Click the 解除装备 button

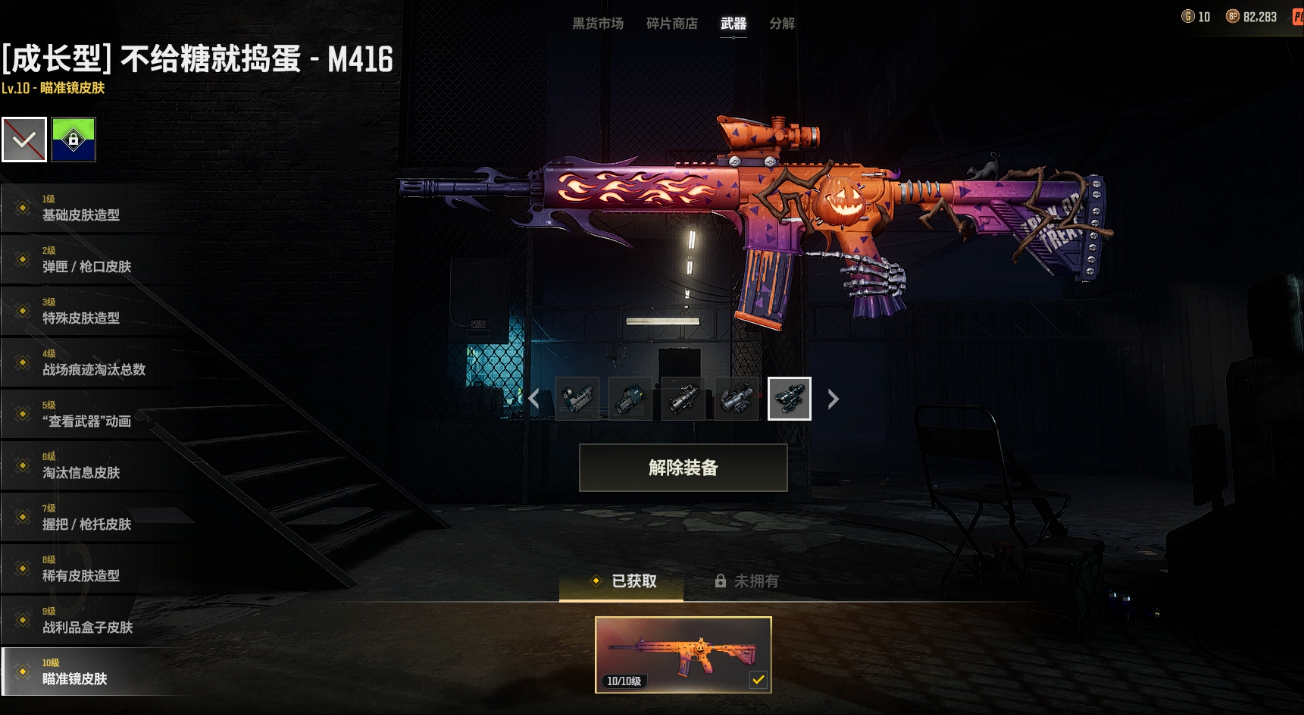pos(683,468)
